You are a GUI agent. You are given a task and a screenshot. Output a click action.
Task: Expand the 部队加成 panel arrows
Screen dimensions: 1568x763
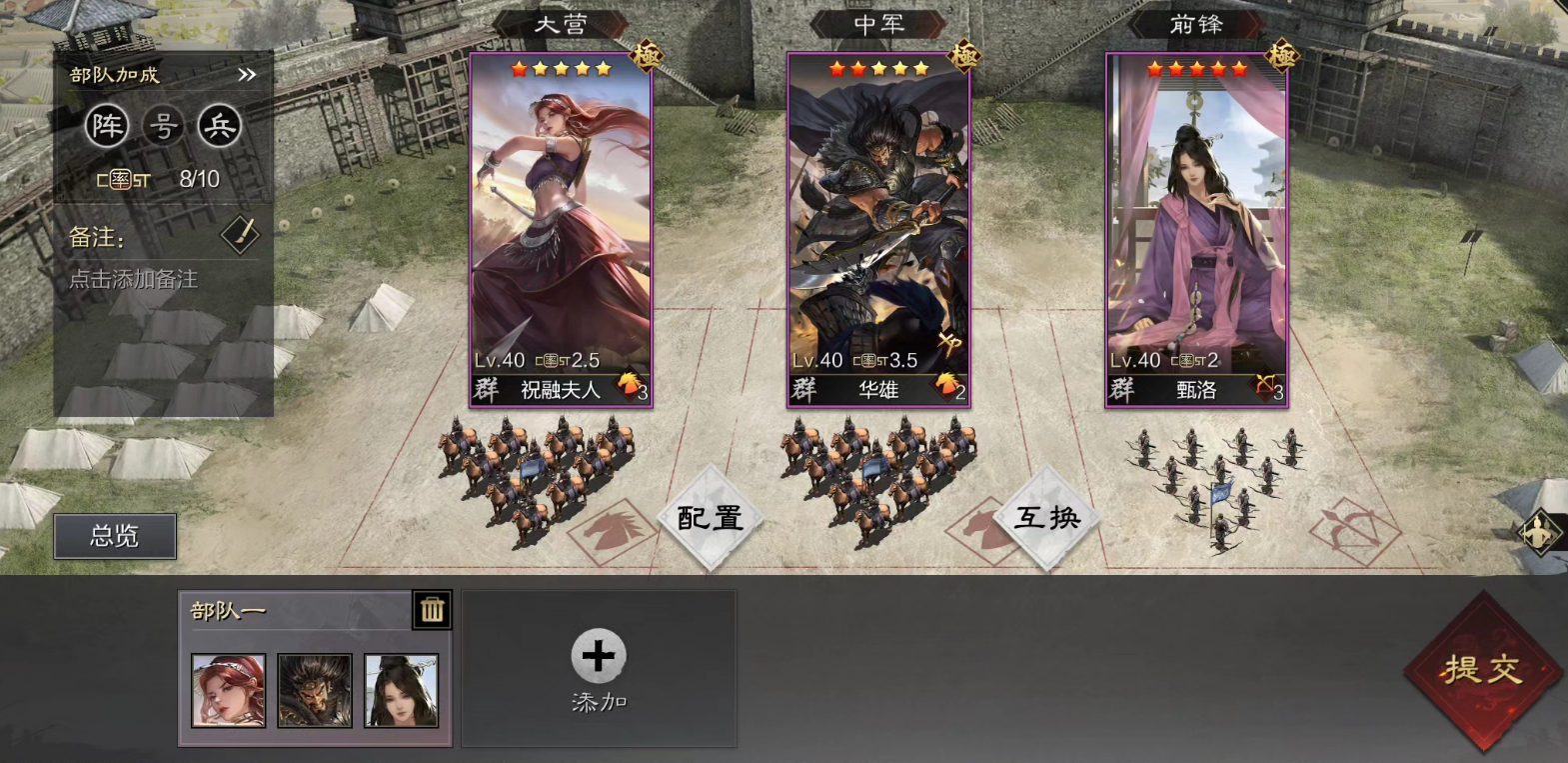click(247, 75)
